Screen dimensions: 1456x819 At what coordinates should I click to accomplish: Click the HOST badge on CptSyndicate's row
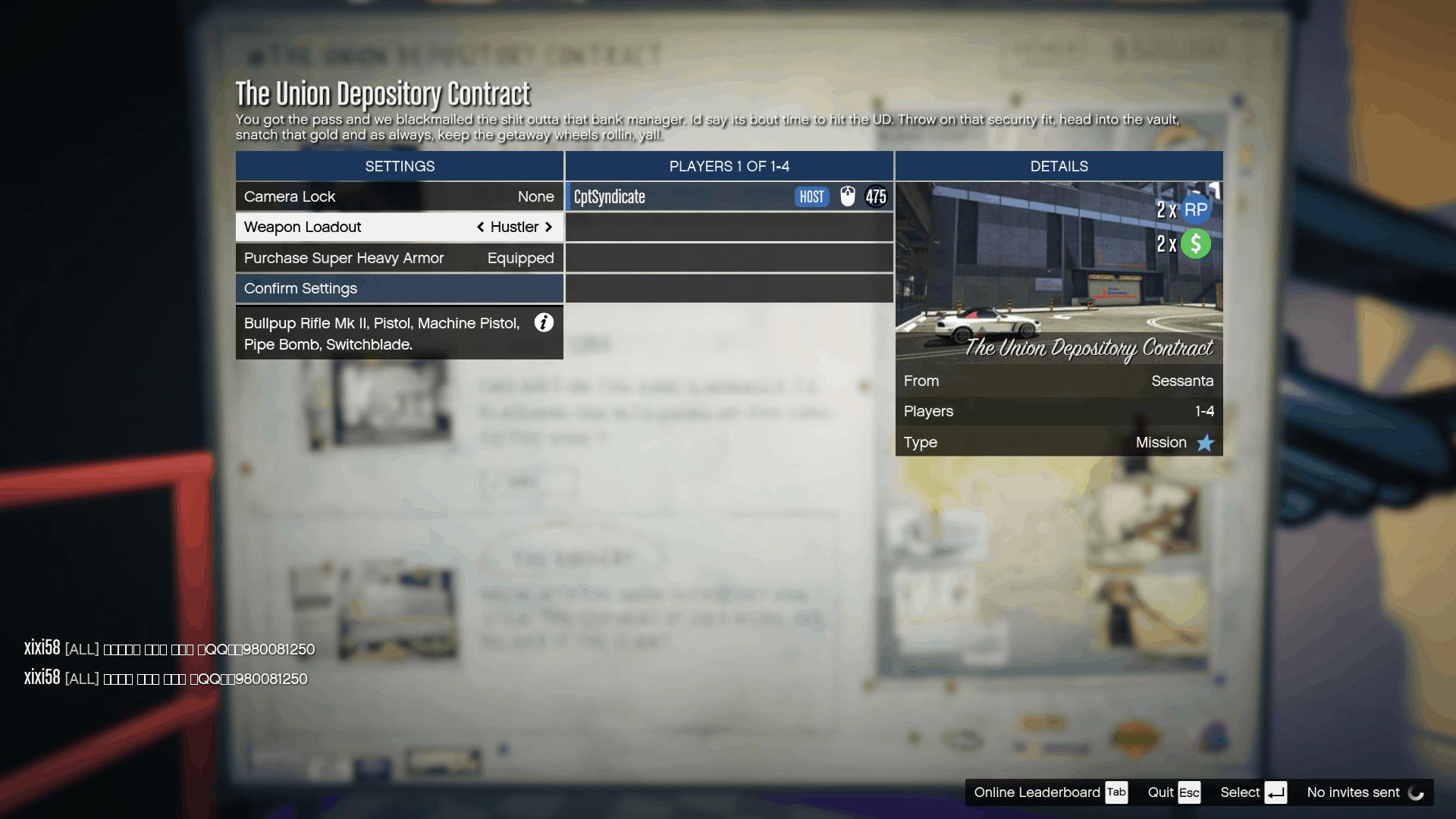click(811, 196)
